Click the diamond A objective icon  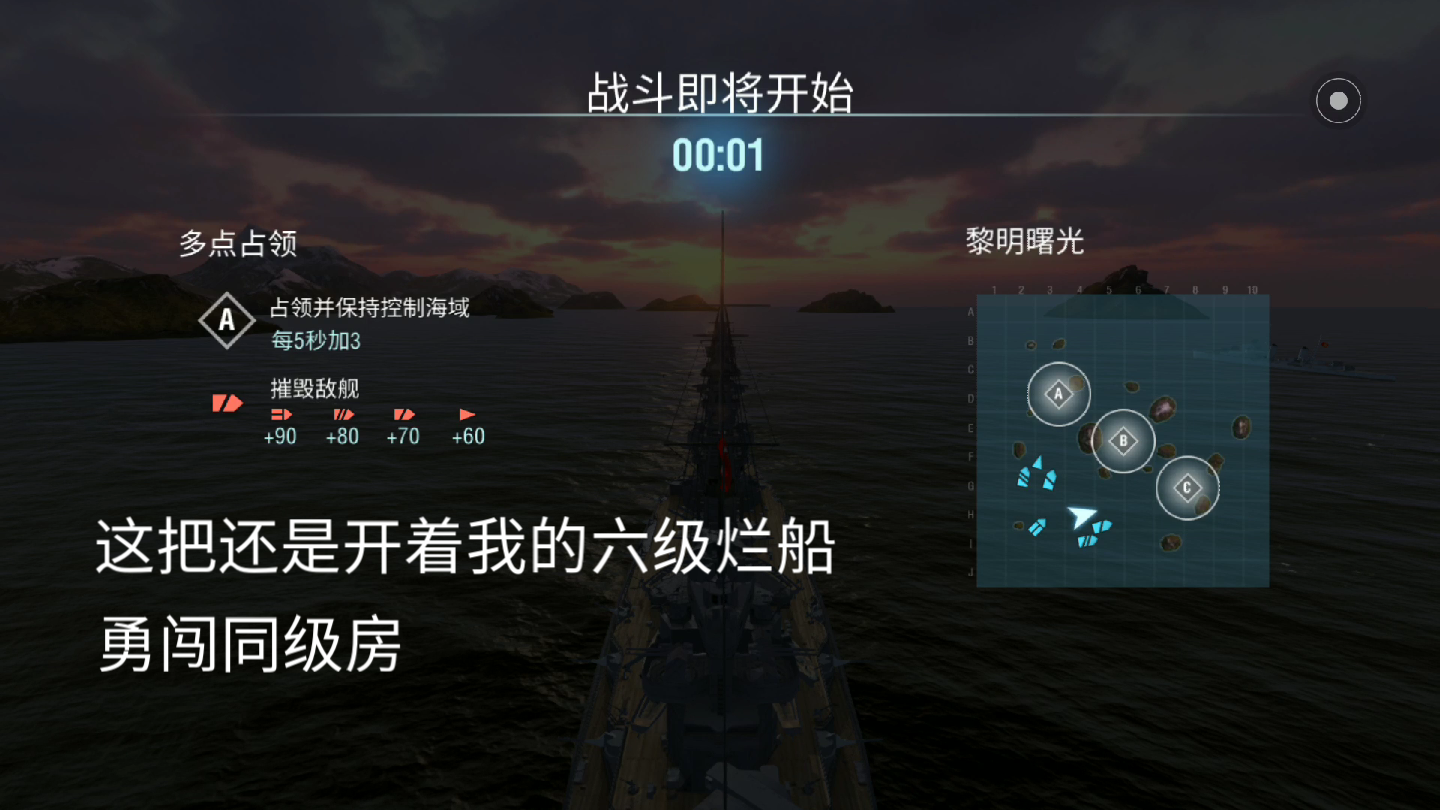pyautogui.click(x=227, y=321)
